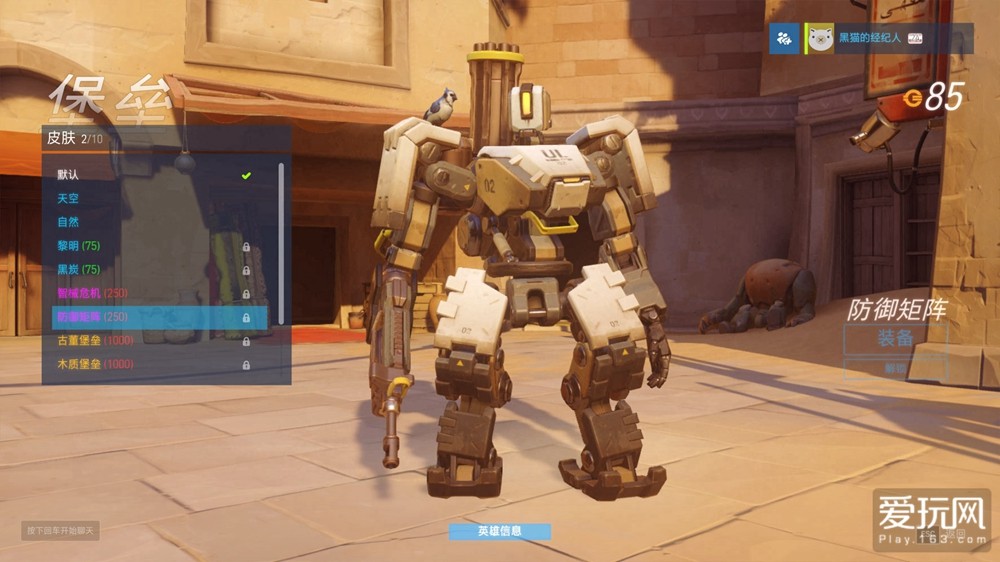
Task: Click the skin list scrollbar
Action: pyautogui.click(x=281, y=240)
